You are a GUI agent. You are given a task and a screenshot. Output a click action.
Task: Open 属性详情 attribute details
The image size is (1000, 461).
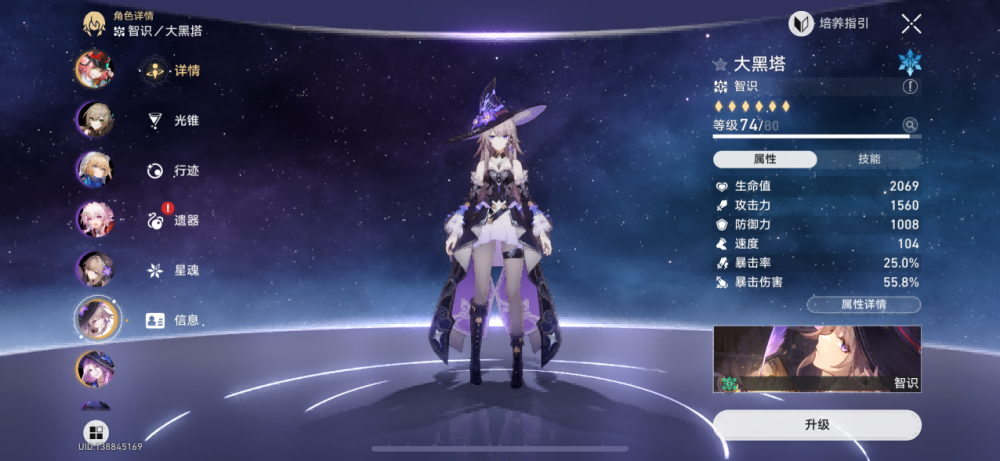[x=864, y=304]
